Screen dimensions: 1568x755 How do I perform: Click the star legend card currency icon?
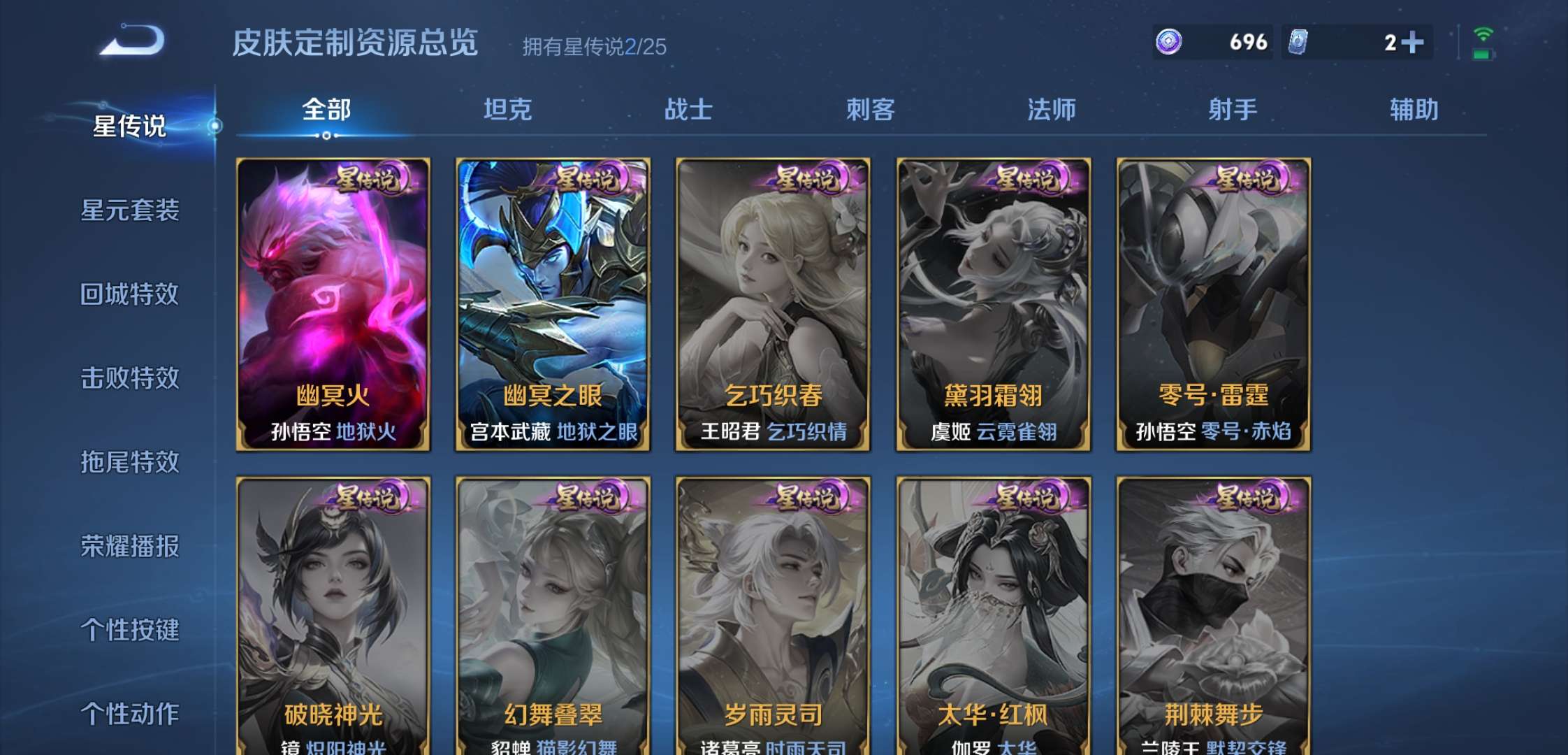(1298, 42)
